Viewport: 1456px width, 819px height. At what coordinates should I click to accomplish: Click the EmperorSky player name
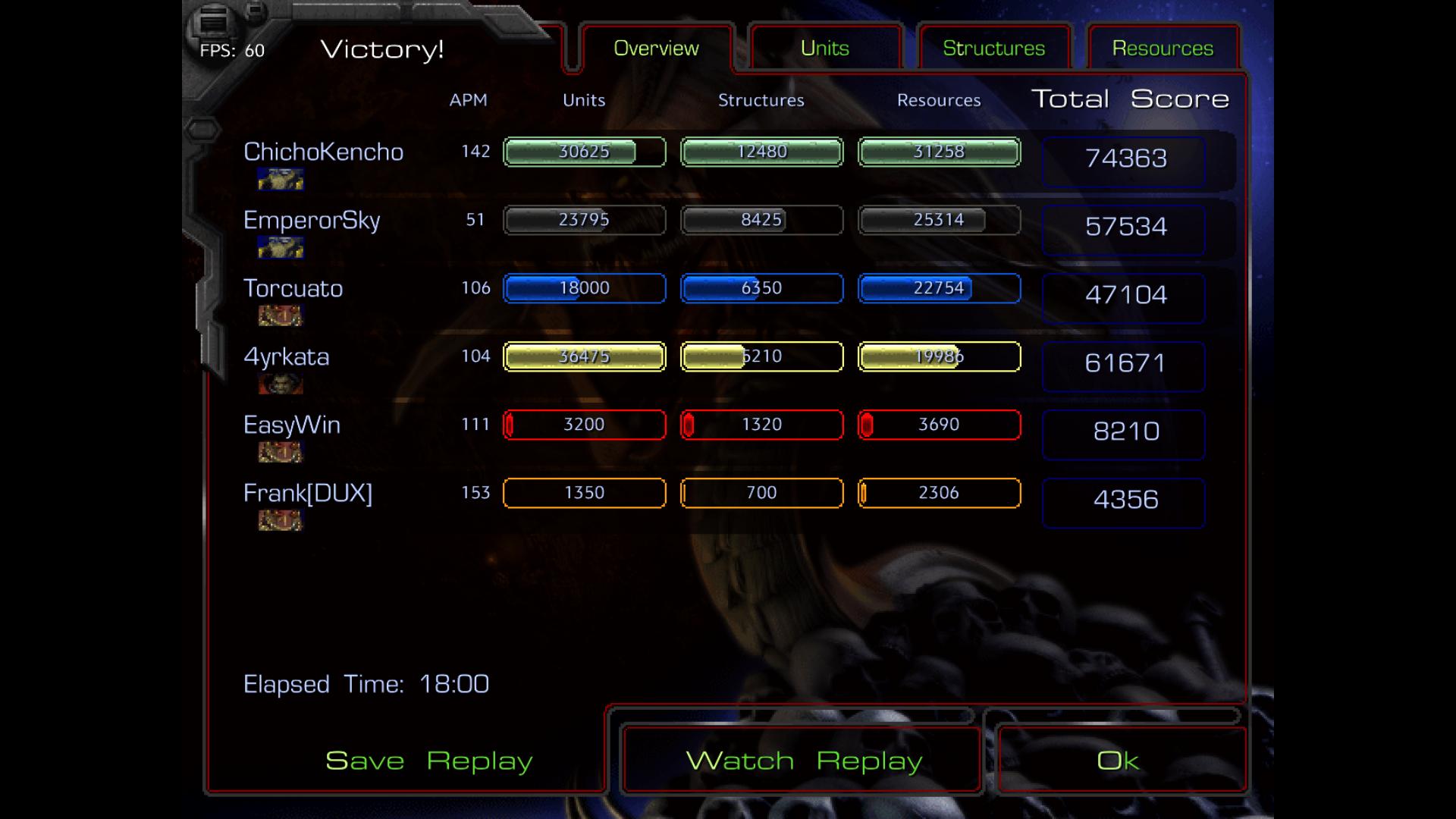(312, 220)
